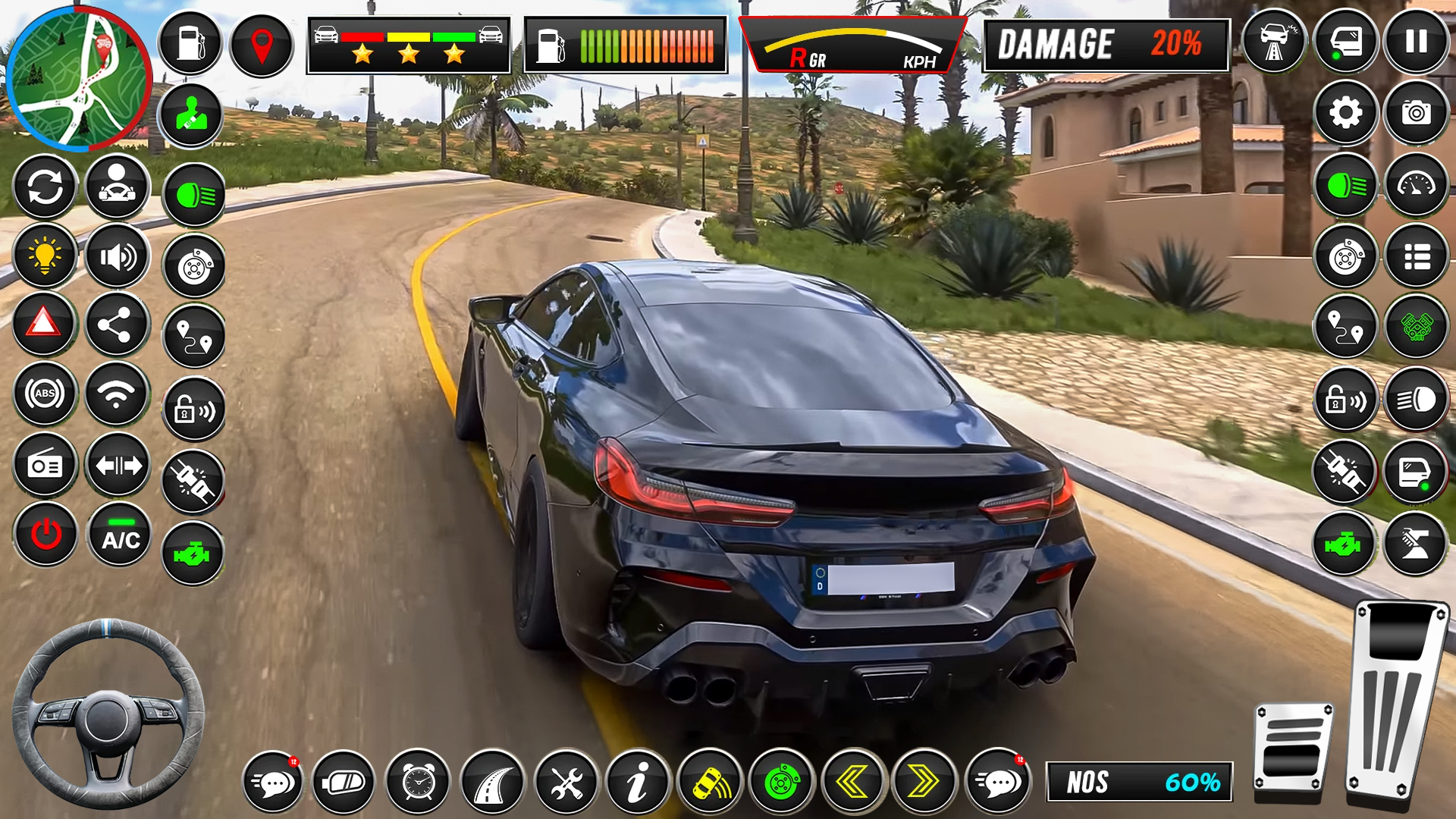The width and height of the screenshot is (1456, 819).
Task: Tap the red location pin button
Action: (x=262, y=45)
